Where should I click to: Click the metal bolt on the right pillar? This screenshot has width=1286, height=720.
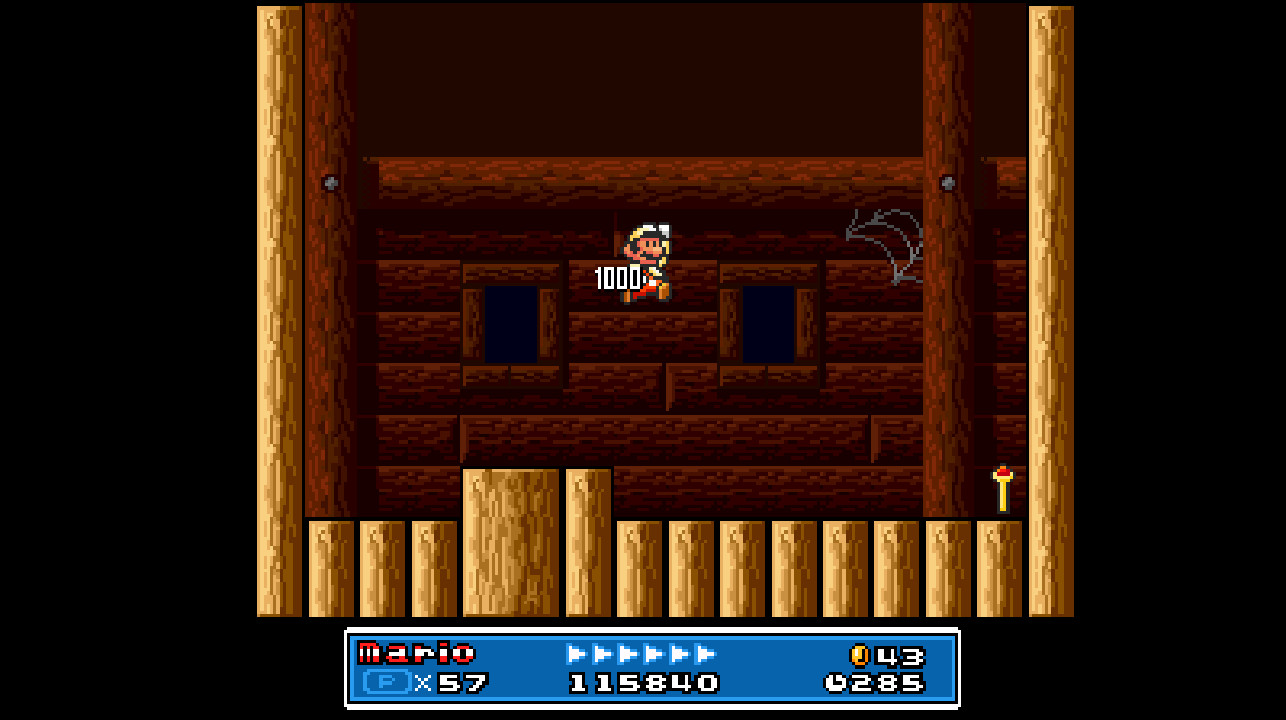point(948,183)
